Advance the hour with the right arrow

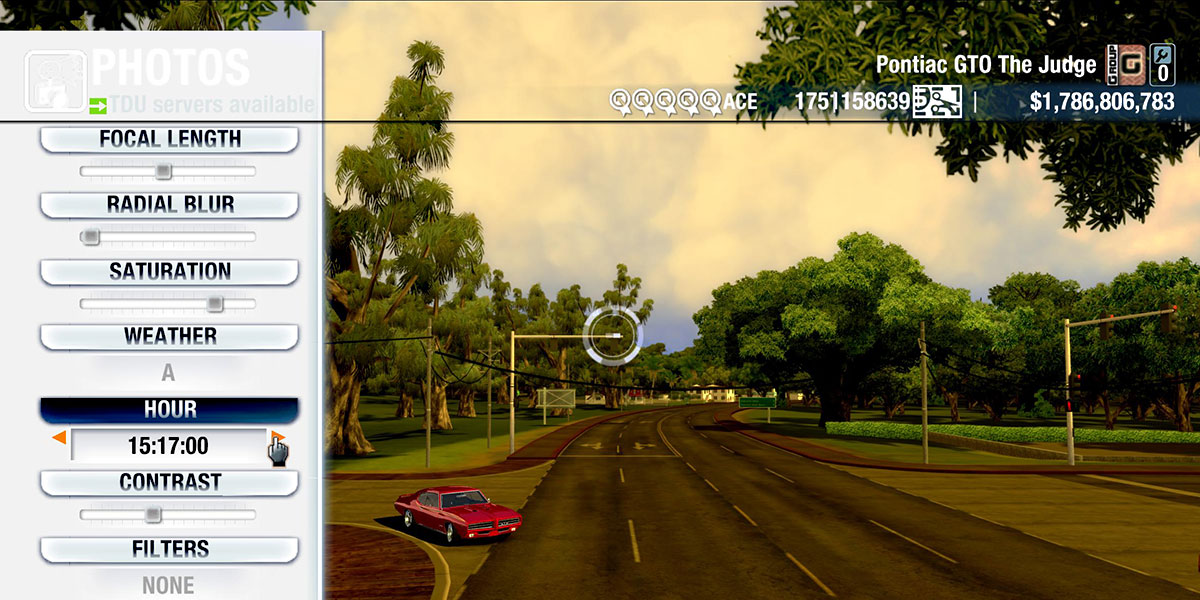point(278,439)
